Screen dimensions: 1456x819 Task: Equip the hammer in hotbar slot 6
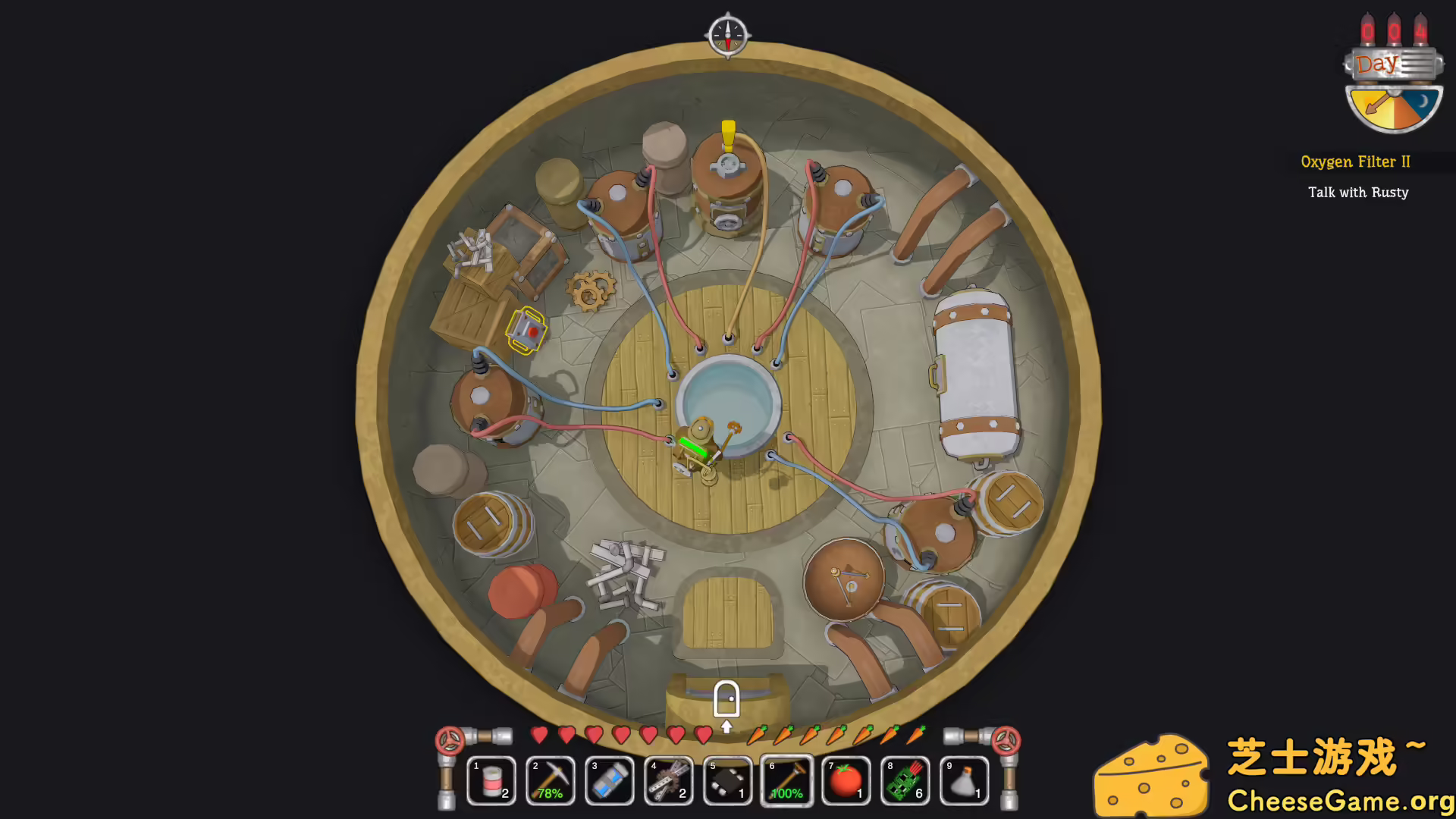click(786, 780)
